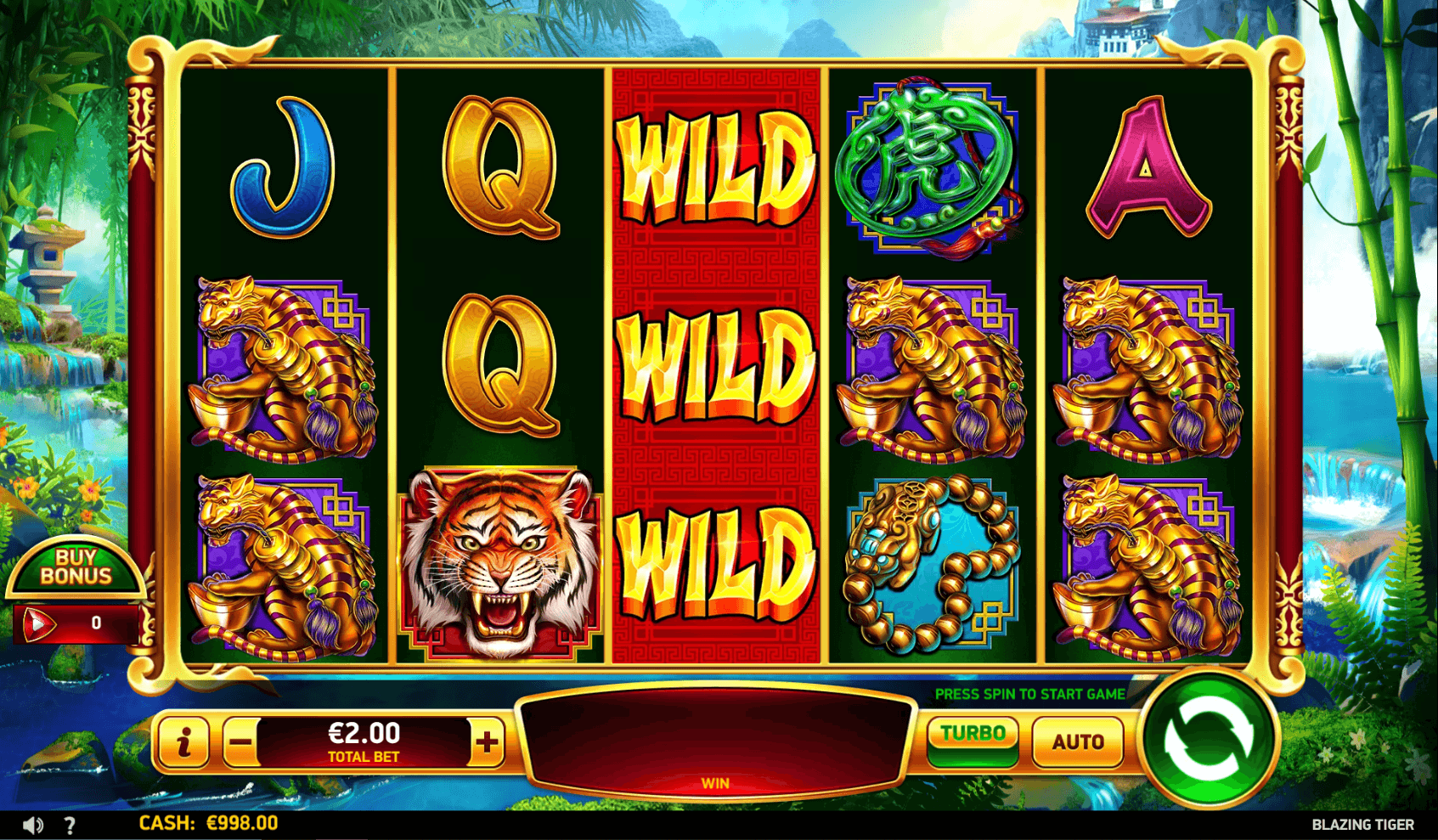Increase the bet with the plus icon
1438x840 pixels.
click(486, 740)
